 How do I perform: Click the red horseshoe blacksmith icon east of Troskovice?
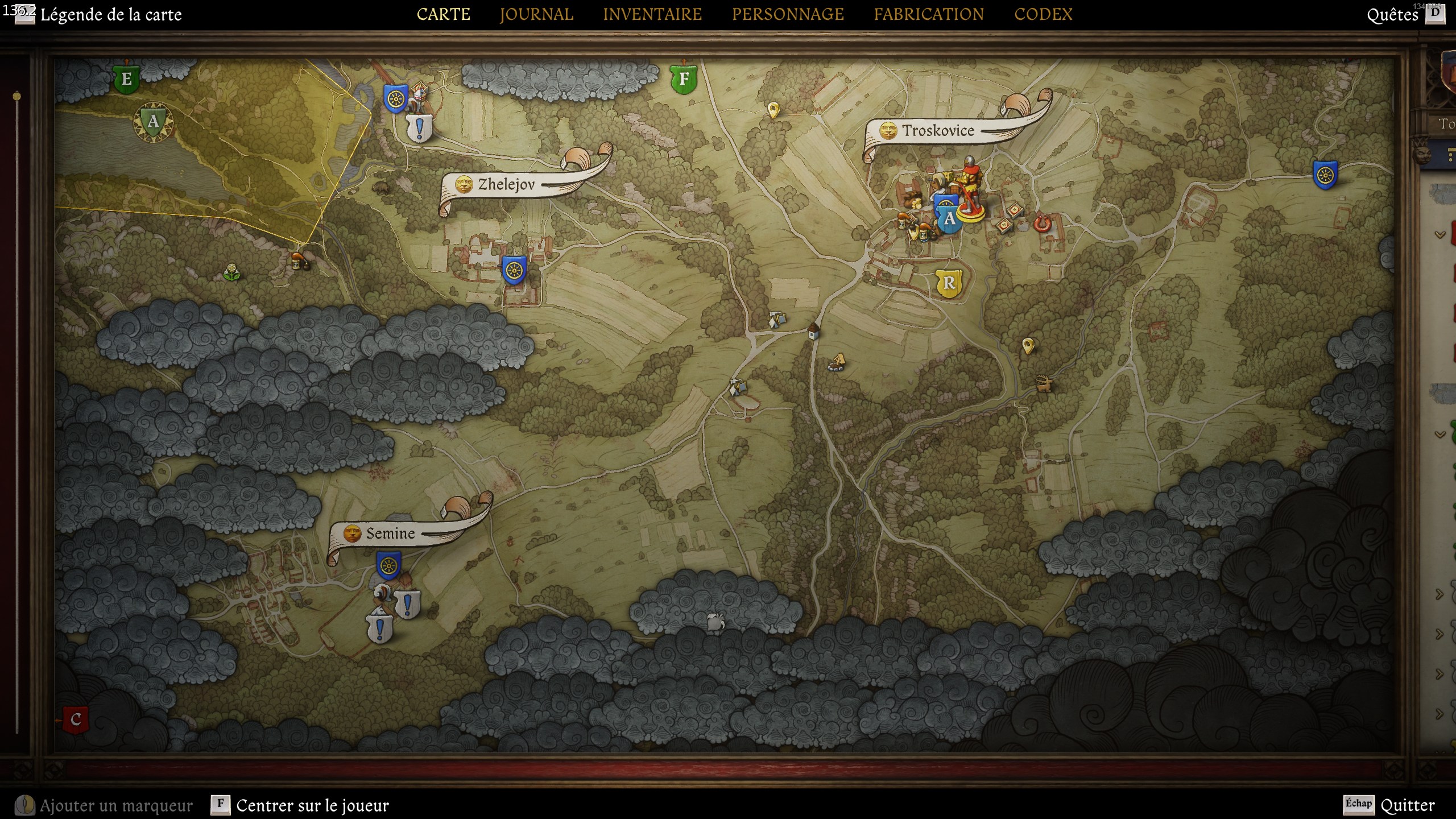(1044, 225)
